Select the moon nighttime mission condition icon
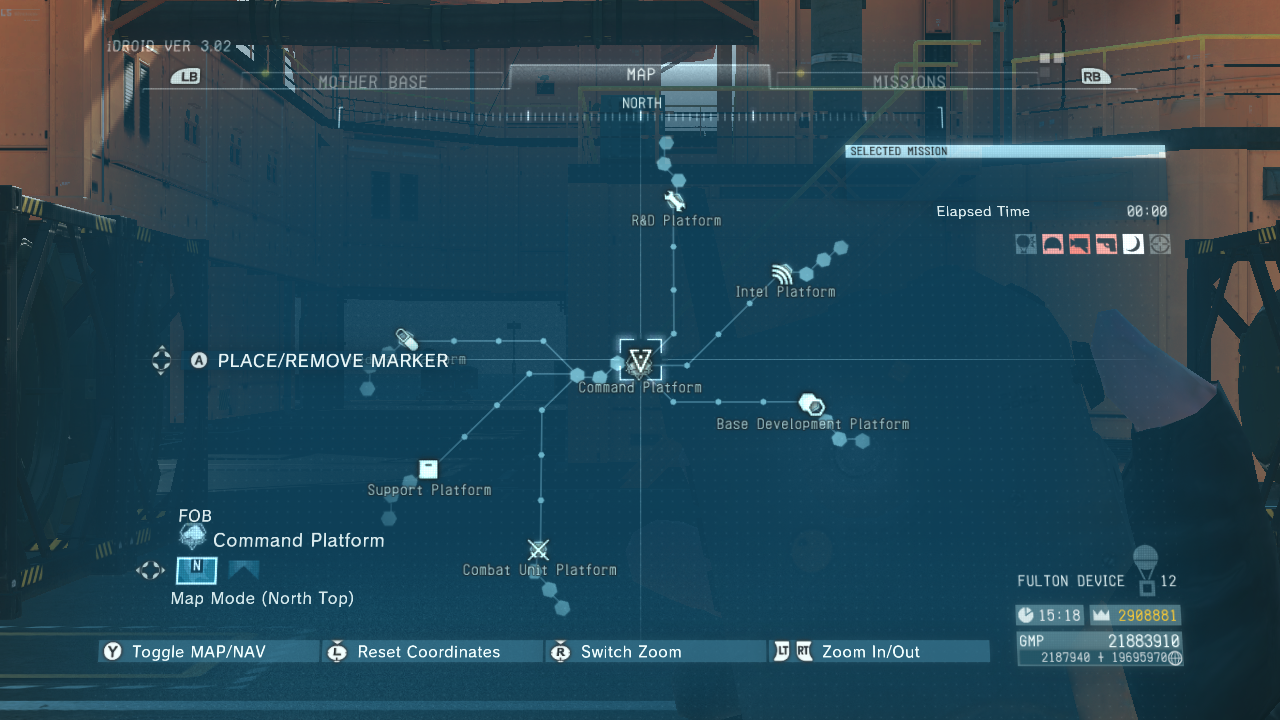The image size is (1280, 720). tap(1133, 244)
